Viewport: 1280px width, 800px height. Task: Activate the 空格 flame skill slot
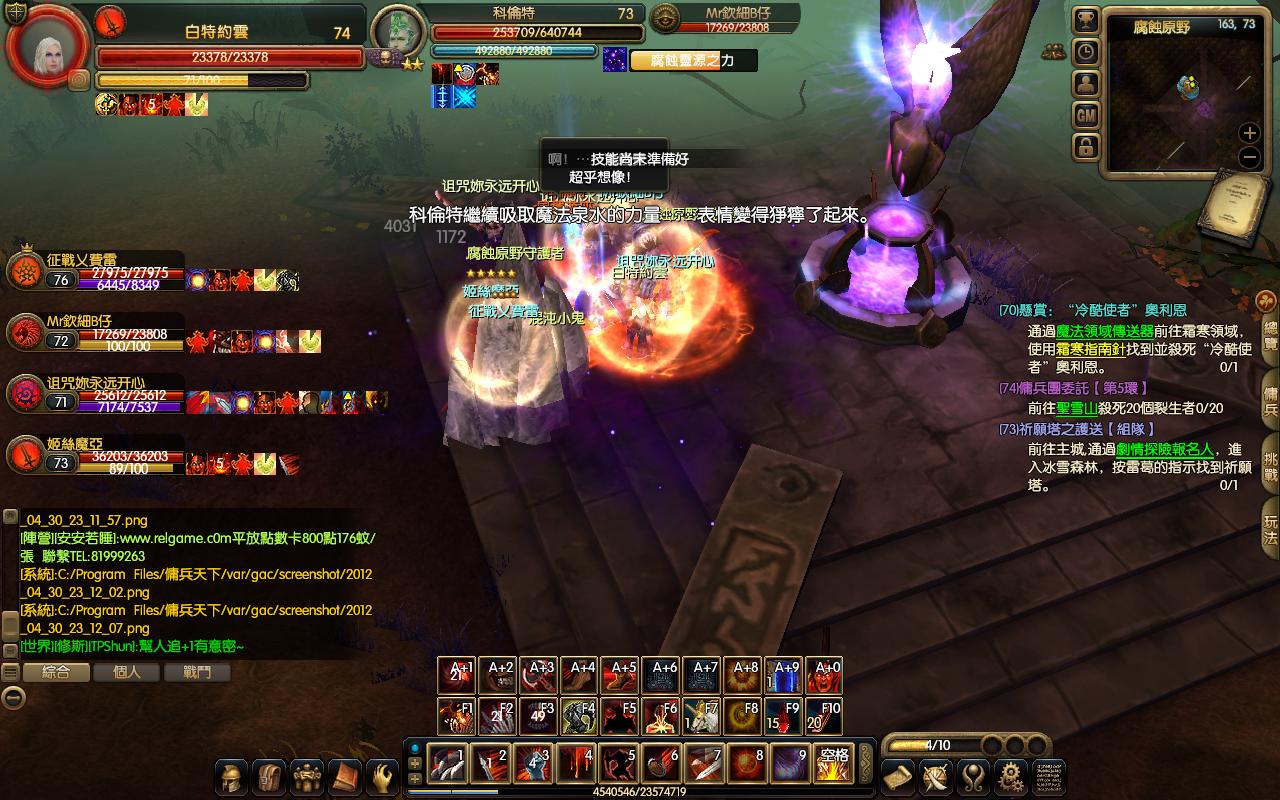coord(834,764)
